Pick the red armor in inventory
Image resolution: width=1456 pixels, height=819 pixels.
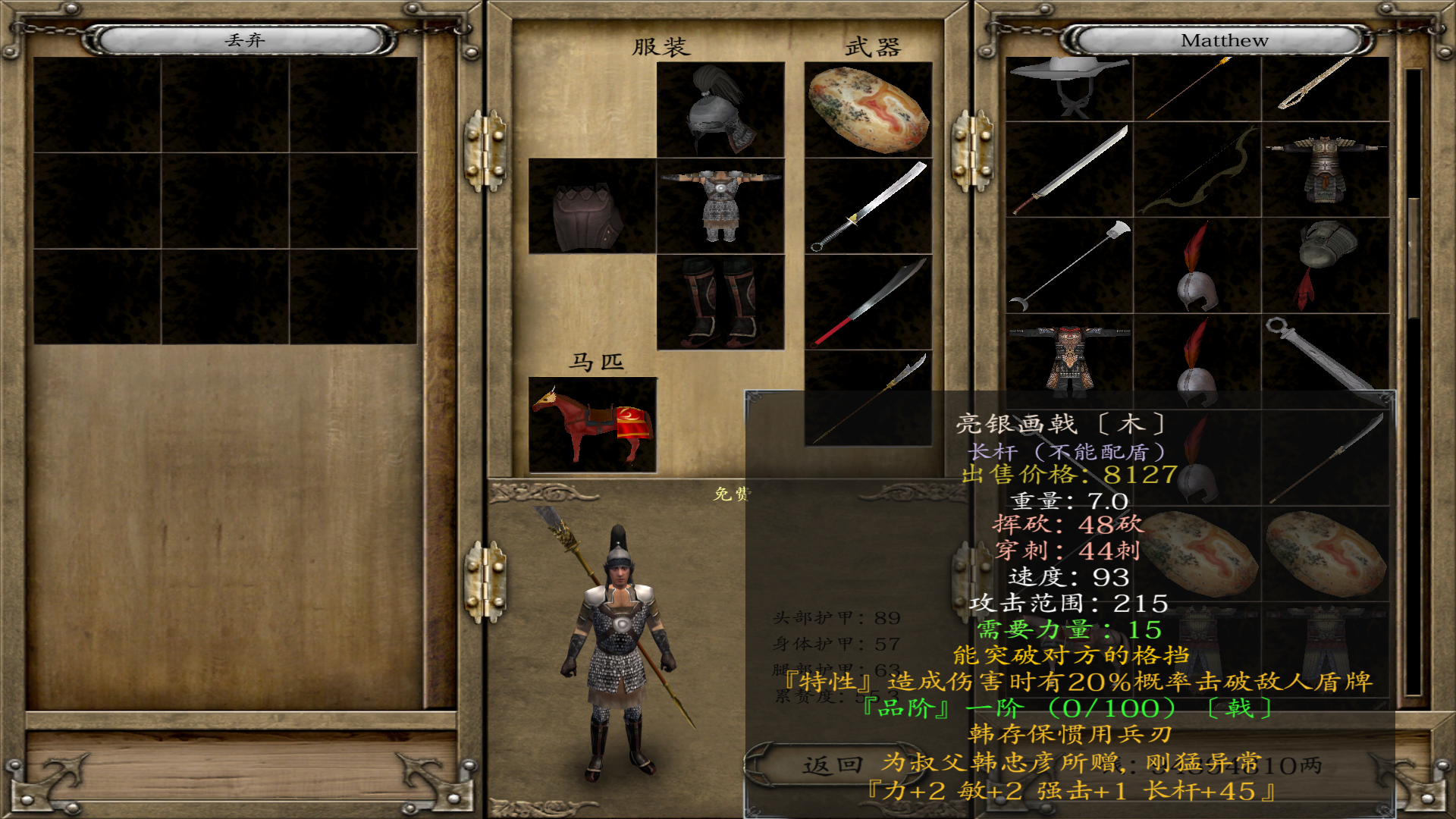(x=1068, y=358)
